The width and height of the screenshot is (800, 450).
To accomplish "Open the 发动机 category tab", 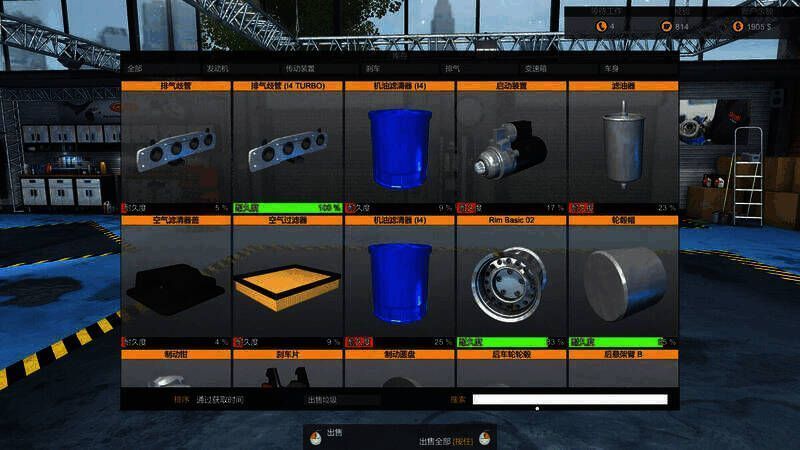I will 217,69.
